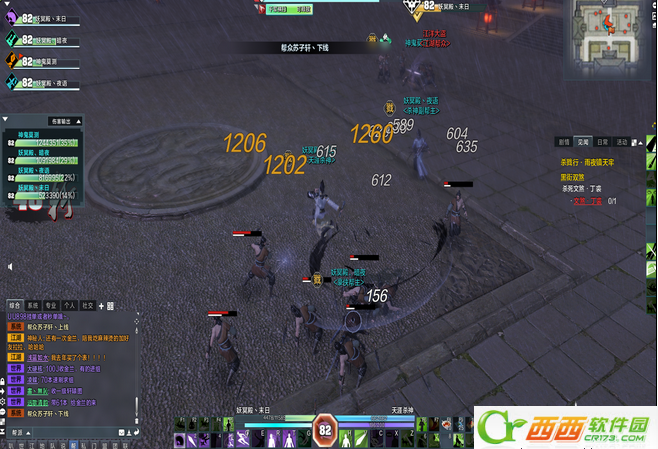Switch to the 综合 chat tab

(14, 305)
